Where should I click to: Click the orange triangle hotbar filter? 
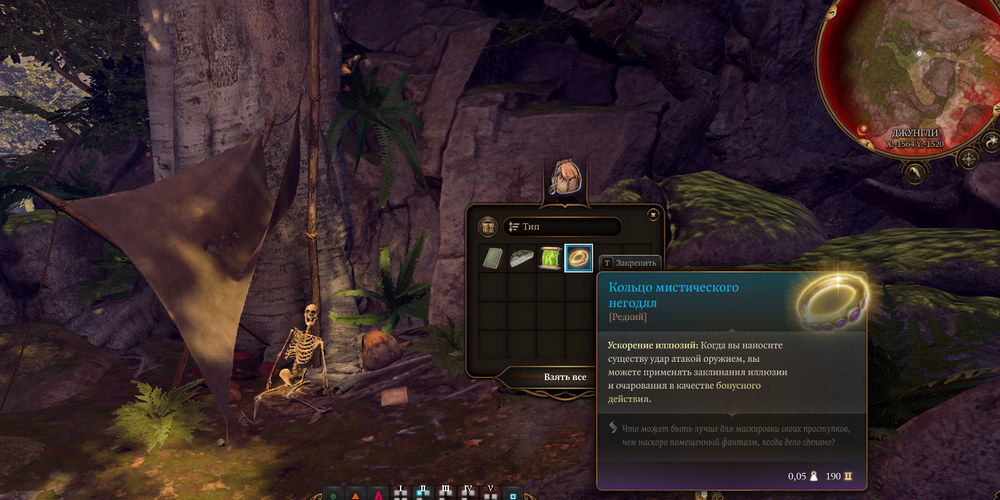coord(356,494)
